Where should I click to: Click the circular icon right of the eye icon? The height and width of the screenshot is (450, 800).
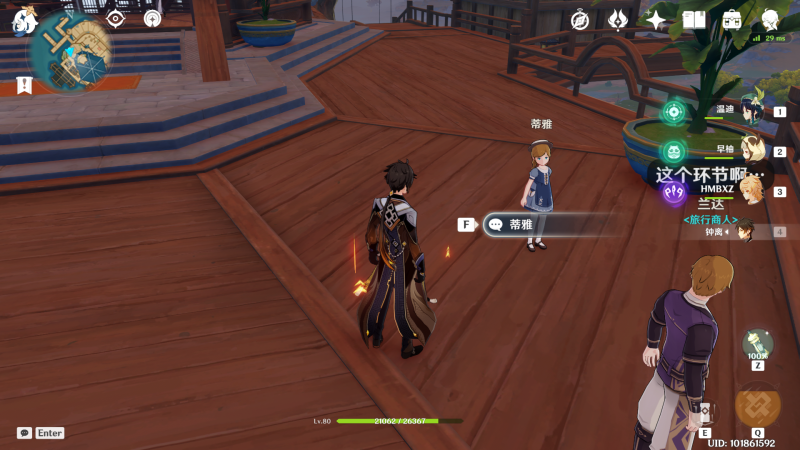[152, 19]
